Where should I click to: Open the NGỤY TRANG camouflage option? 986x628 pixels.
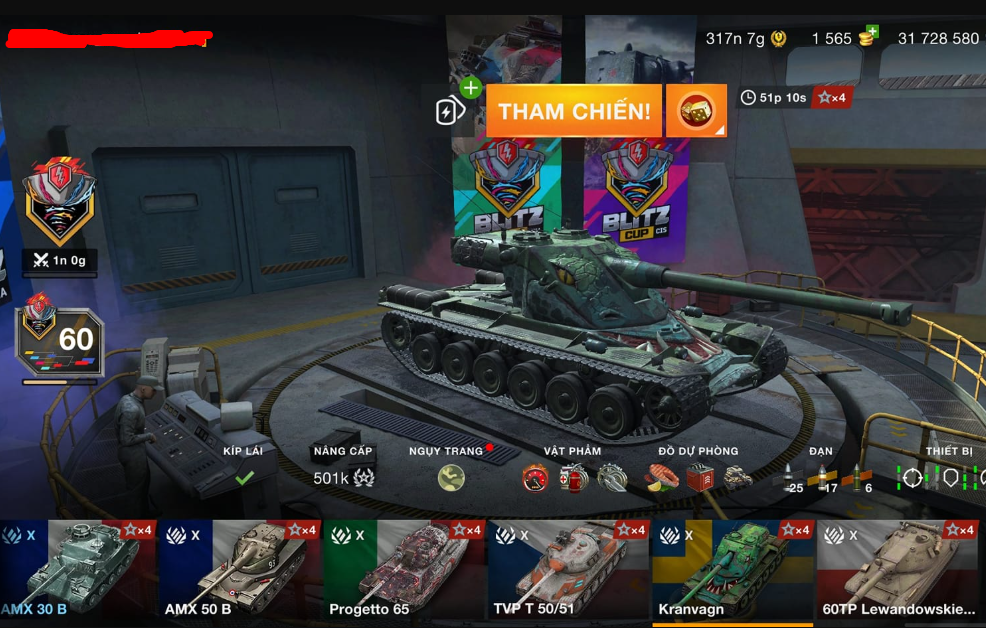[x=451, y=470]
